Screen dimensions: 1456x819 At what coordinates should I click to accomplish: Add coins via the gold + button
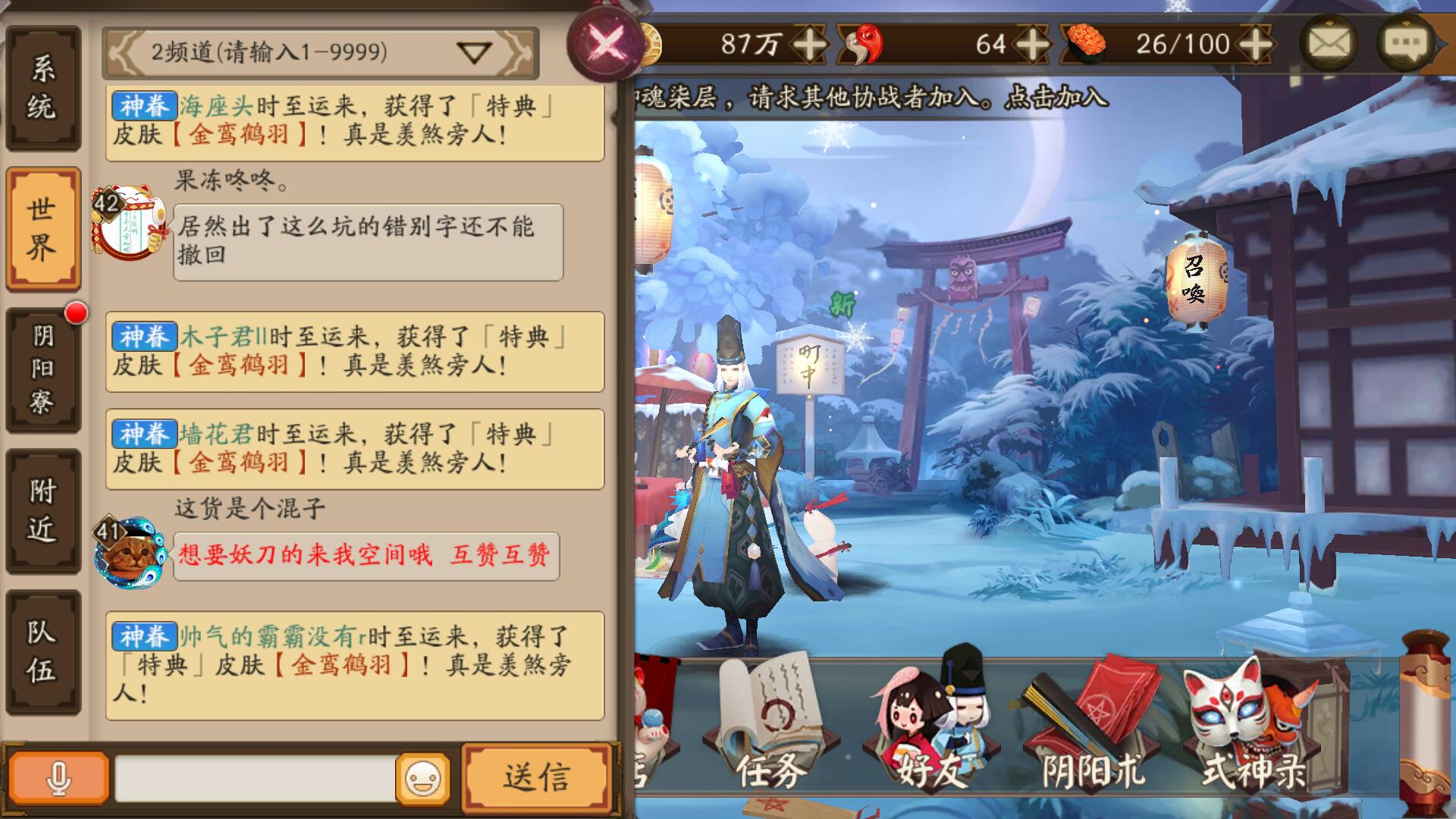coord(810,45)
